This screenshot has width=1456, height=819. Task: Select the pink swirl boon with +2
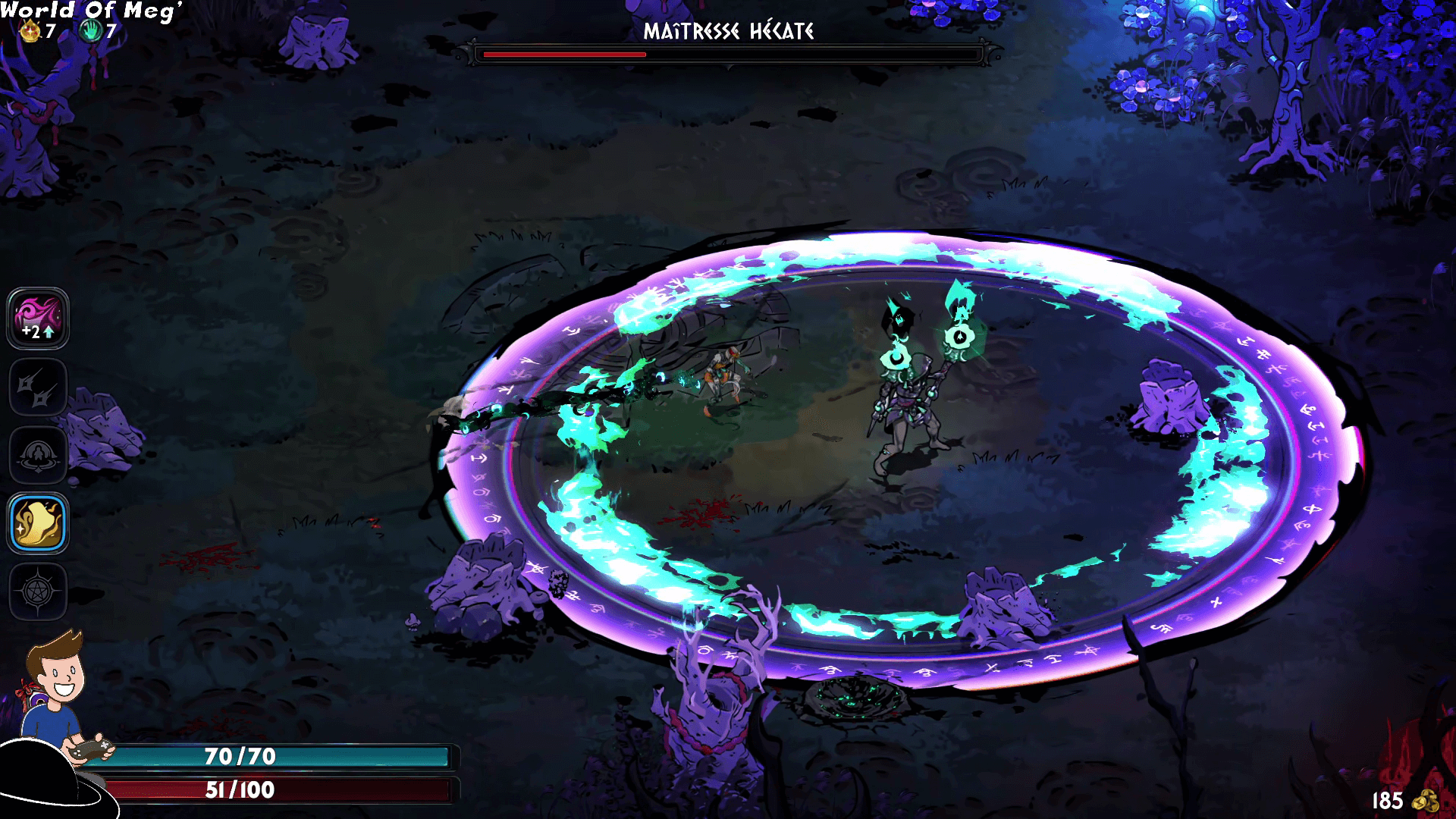[38, 318]
